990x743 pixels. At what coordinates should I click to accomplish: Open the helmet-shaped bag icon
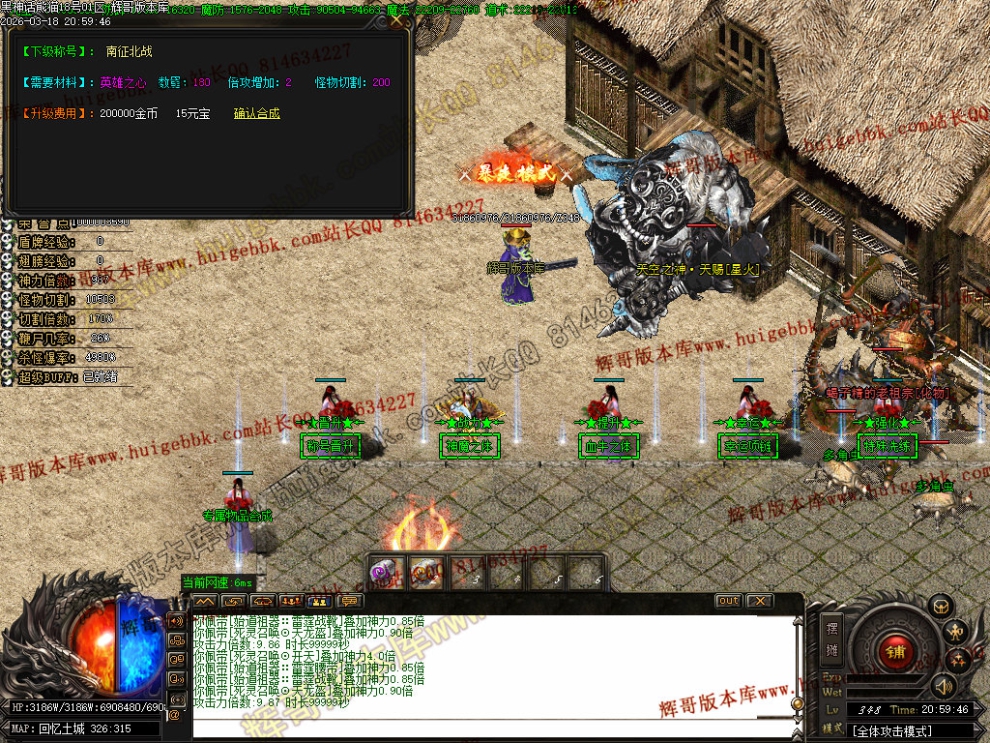coord(940,605)
